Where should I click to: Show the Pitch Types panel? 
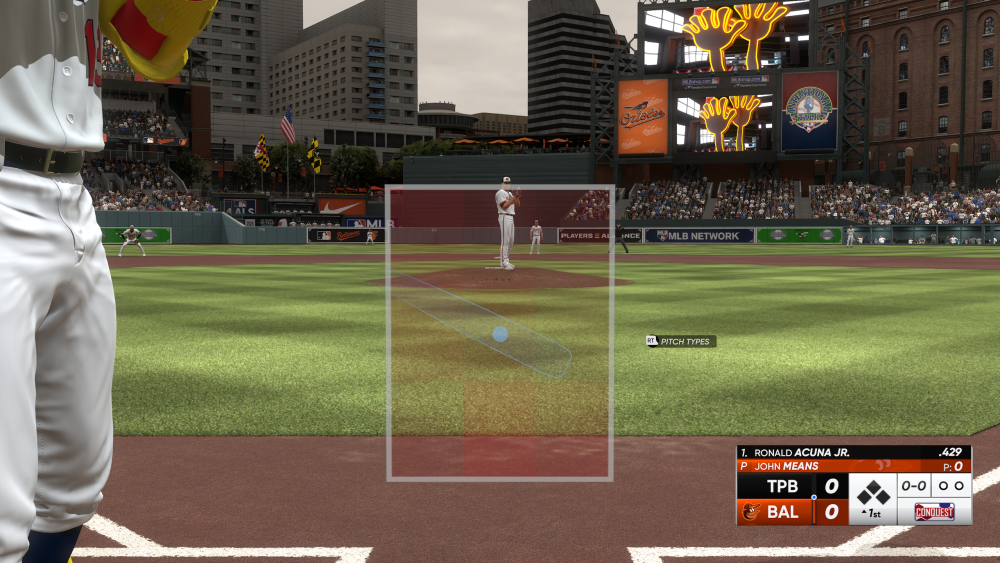tap(681, 341)
